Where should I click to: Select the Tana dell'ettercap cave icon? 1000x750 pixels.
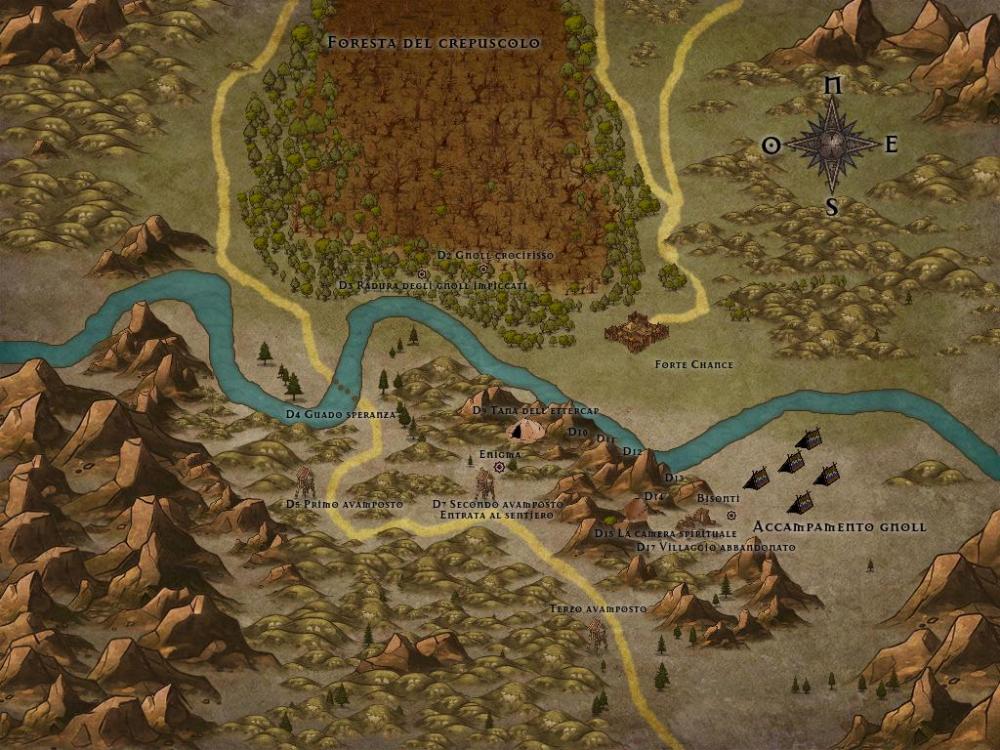point(524,431)
